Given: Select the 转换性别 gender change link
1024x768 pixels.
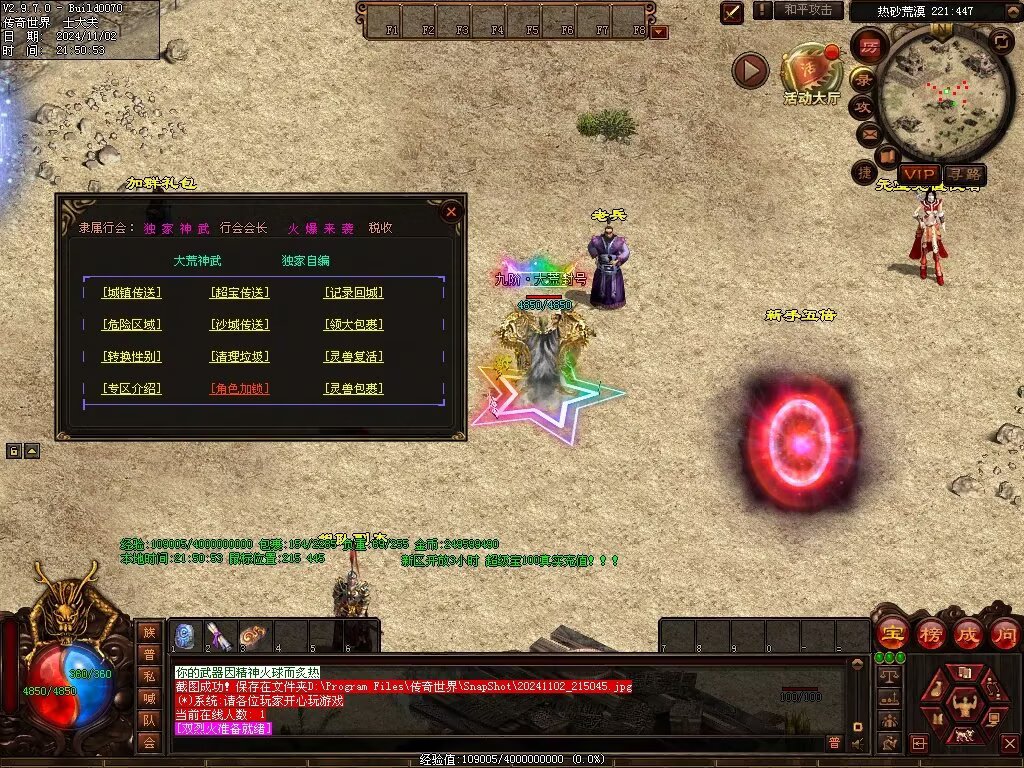Looking at the screenshot, I should point(131,357).
